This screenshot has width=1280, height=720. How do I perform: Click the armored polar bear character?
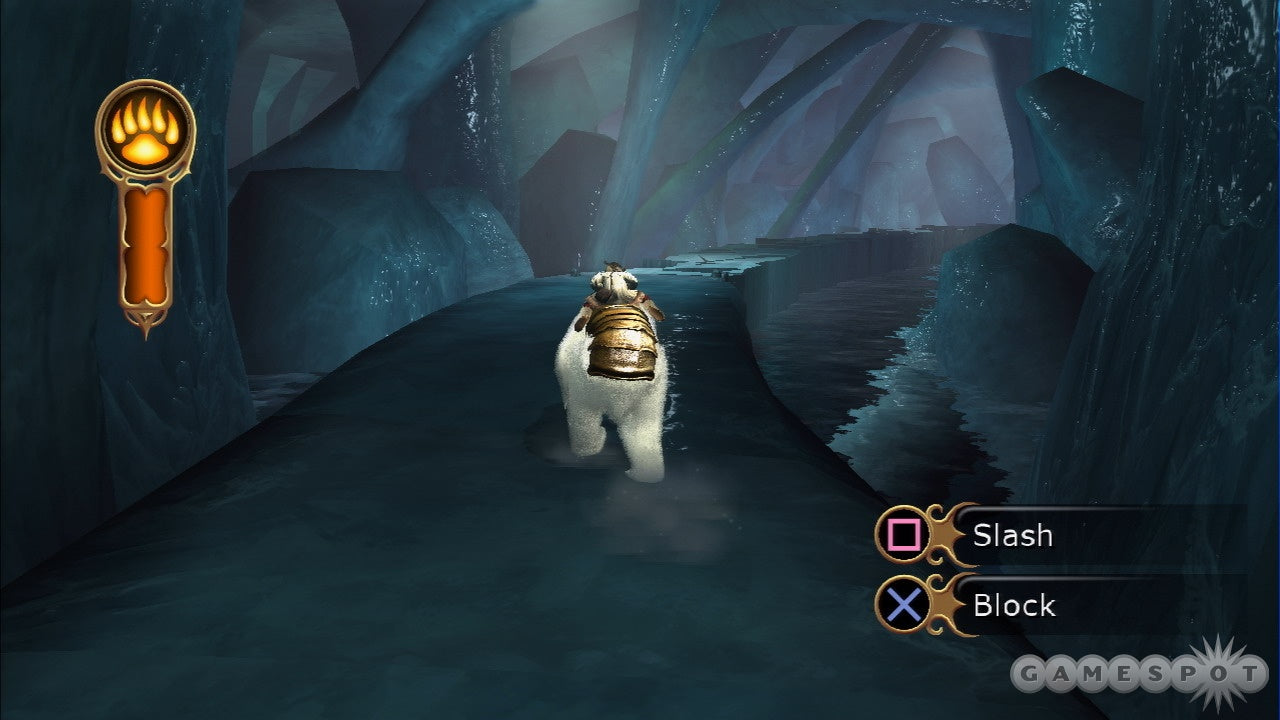(x=615, y=370)
